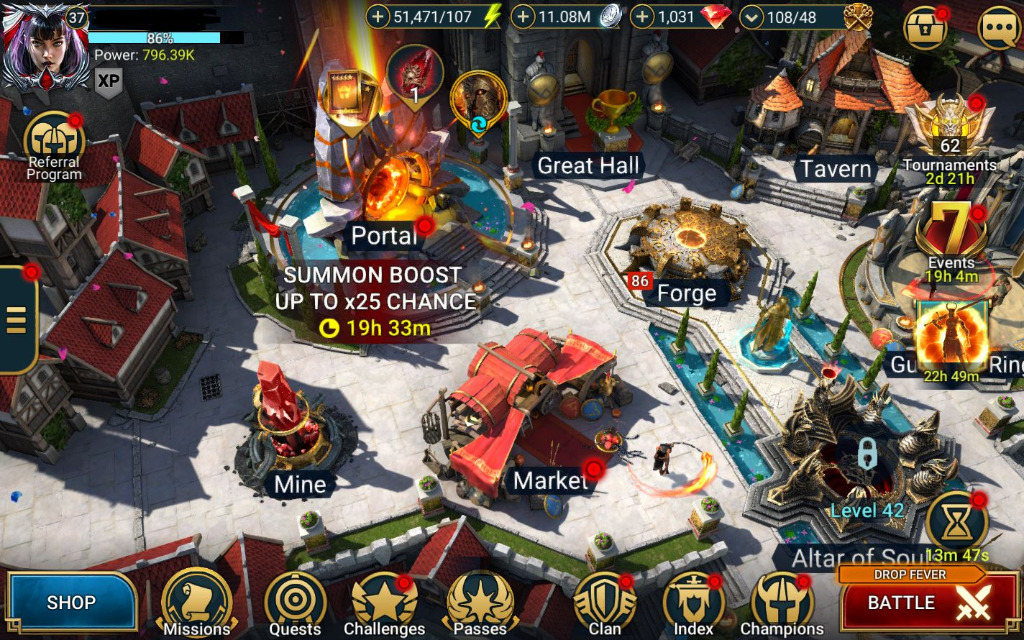This screenshot has height=640, width=1024.
Task: Open the Index menu
Action: coord(693,602)
